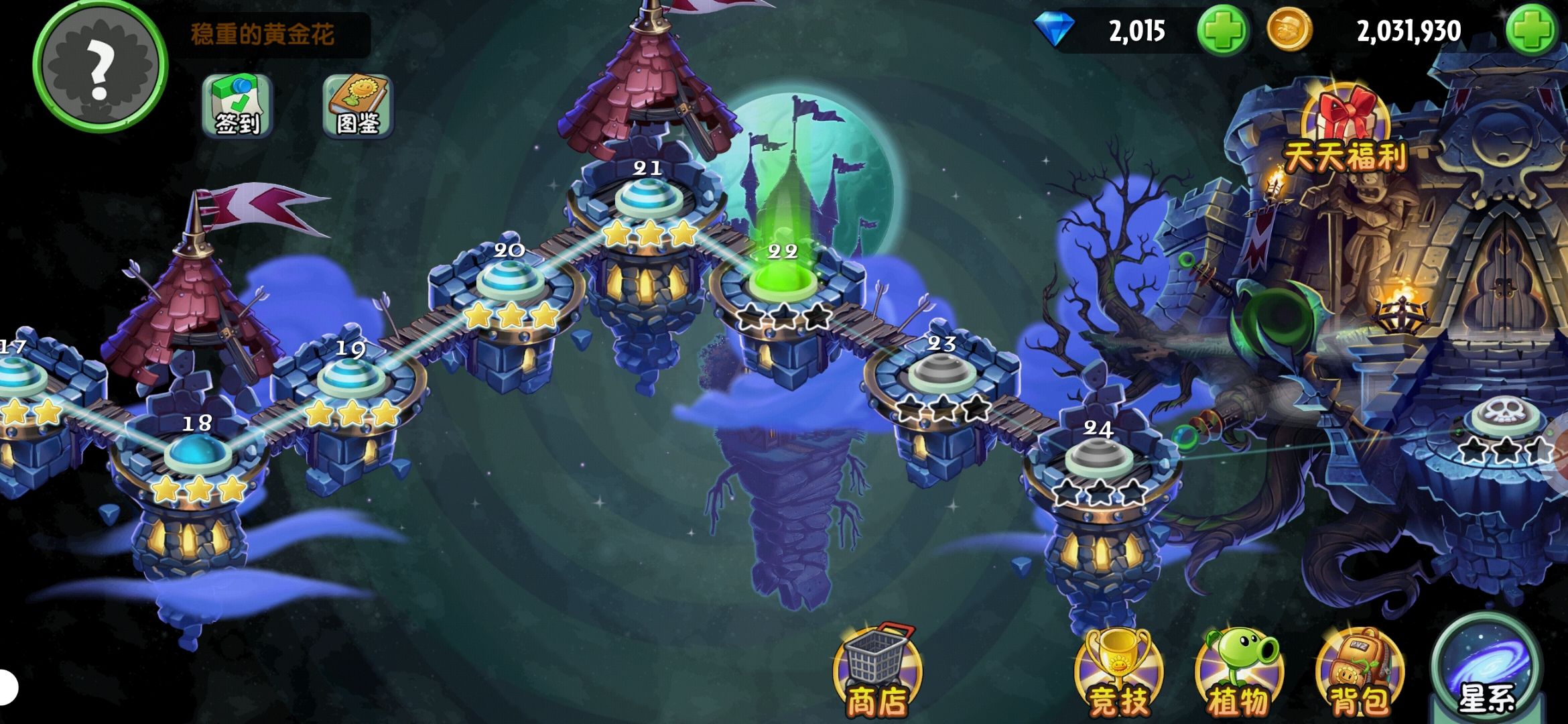Add more blue gems
The width and height of the screenshot is (1568, 724).
pos(1222,31)
